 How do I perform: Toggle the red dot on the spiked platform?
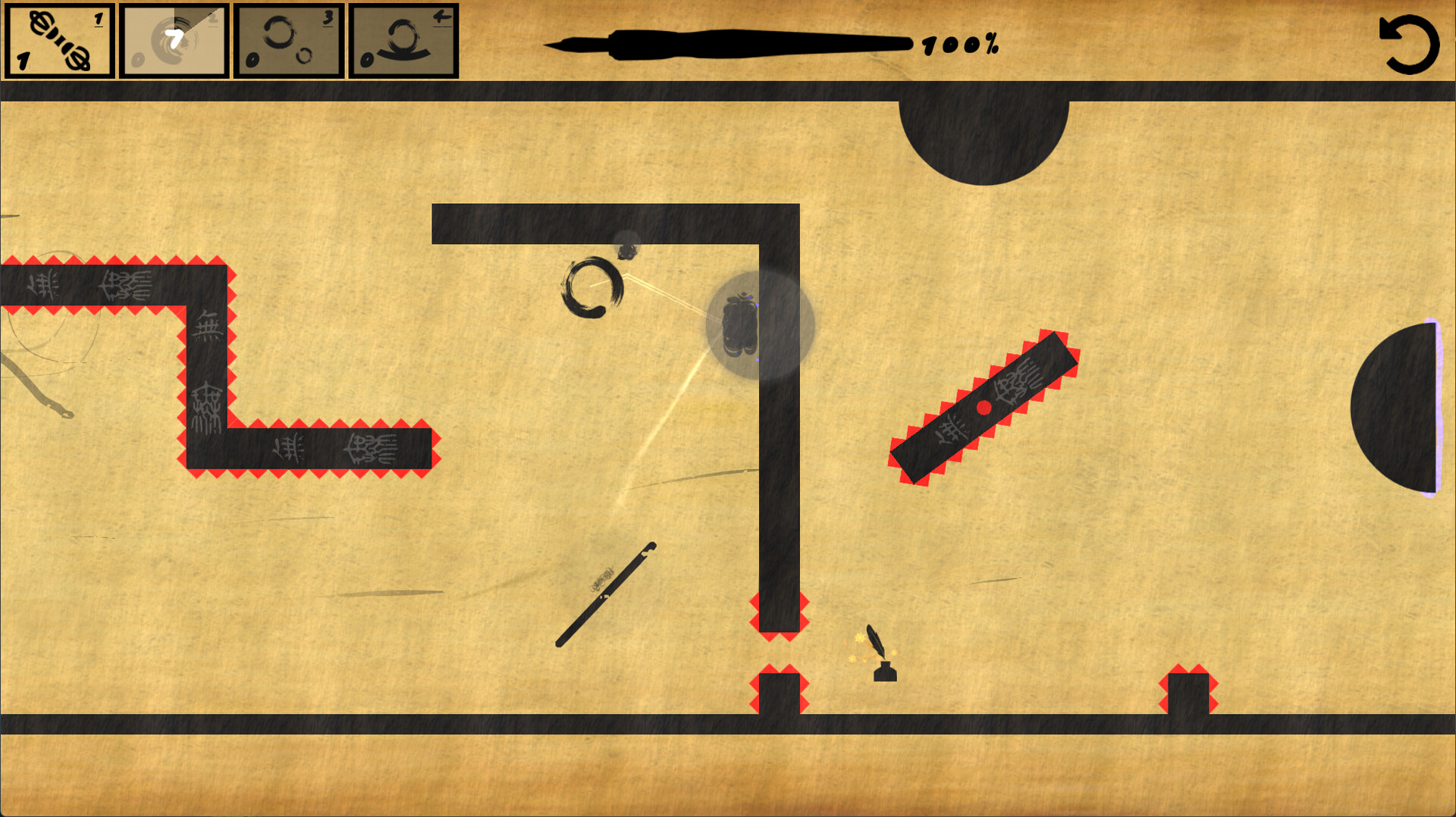[x=984, y=408]
